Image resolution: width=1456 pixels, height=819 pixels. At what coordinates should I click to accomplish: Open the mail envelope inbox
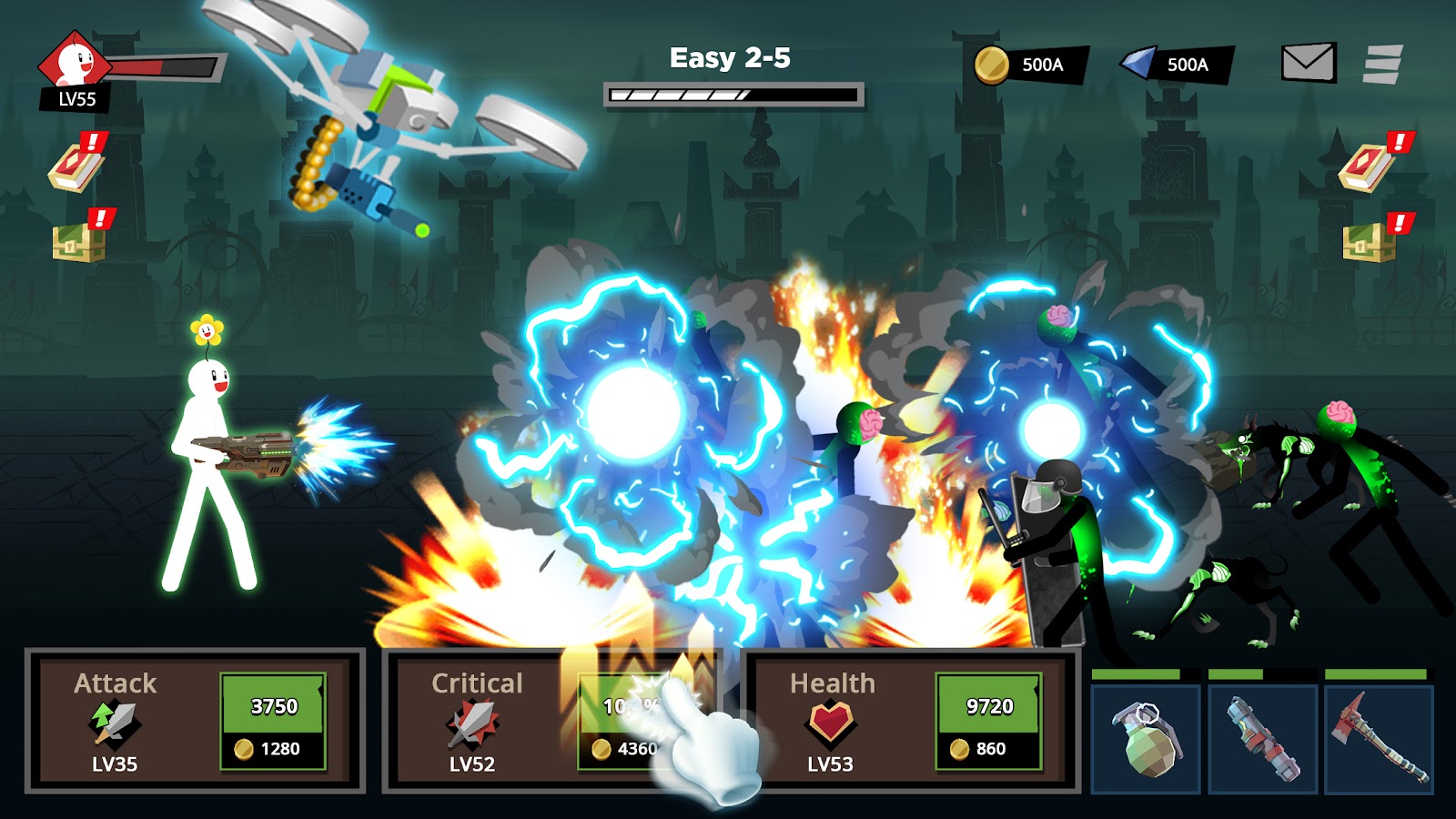point(1308,63)
